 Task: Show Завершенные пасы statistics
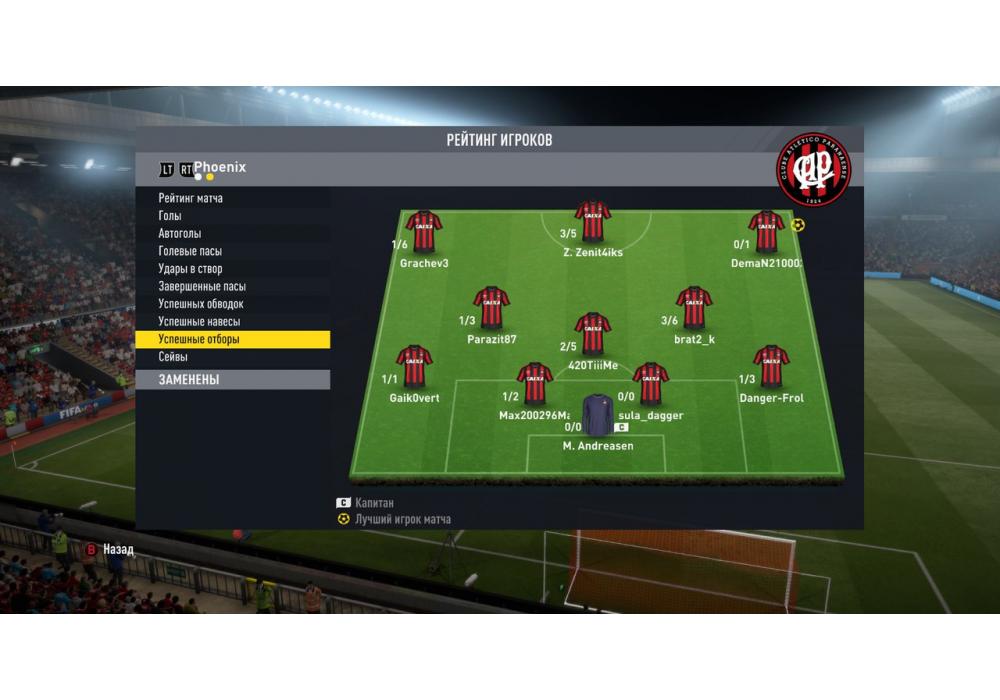201,286
